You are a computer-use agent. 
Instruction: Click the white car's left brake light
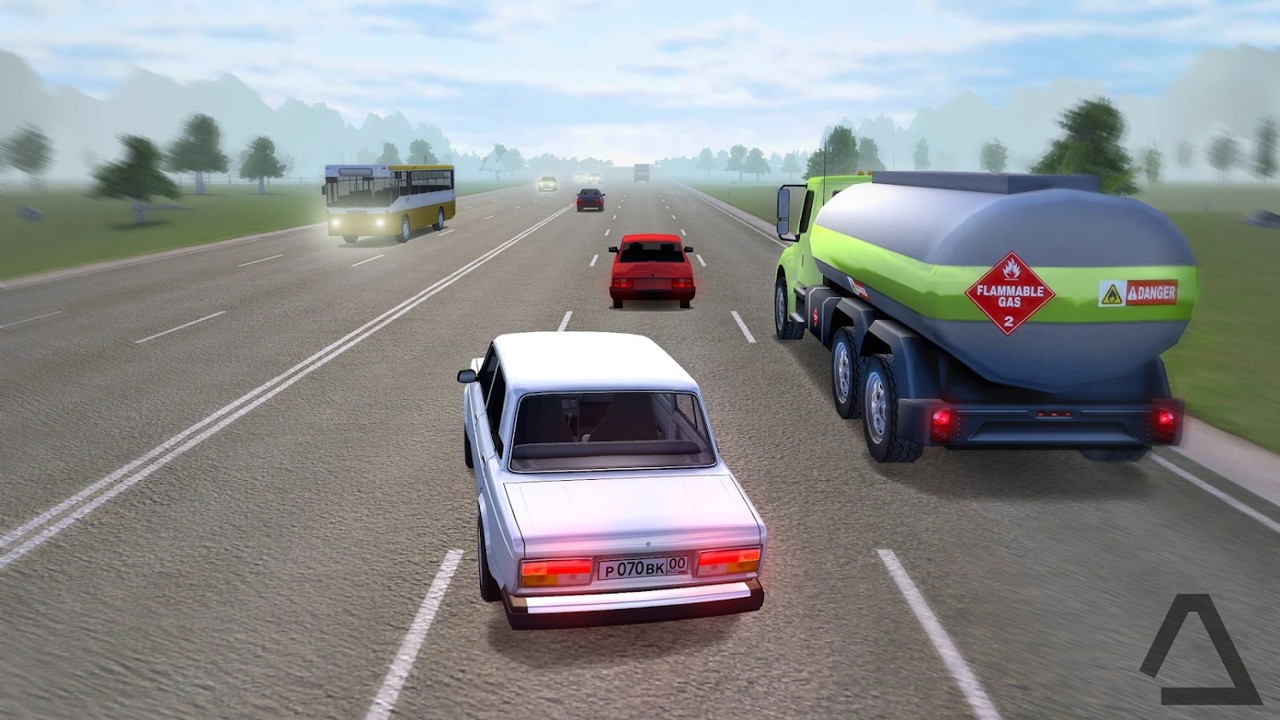click(545, 570)
